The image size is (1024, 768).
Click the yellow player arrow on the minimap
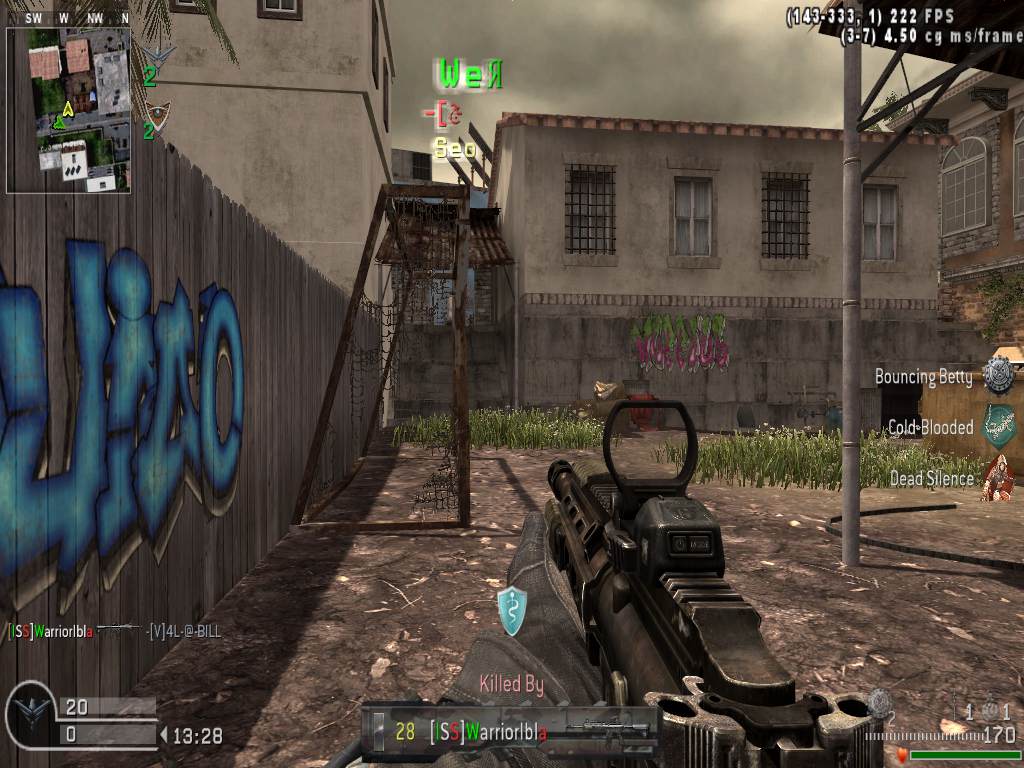(68, 108)
